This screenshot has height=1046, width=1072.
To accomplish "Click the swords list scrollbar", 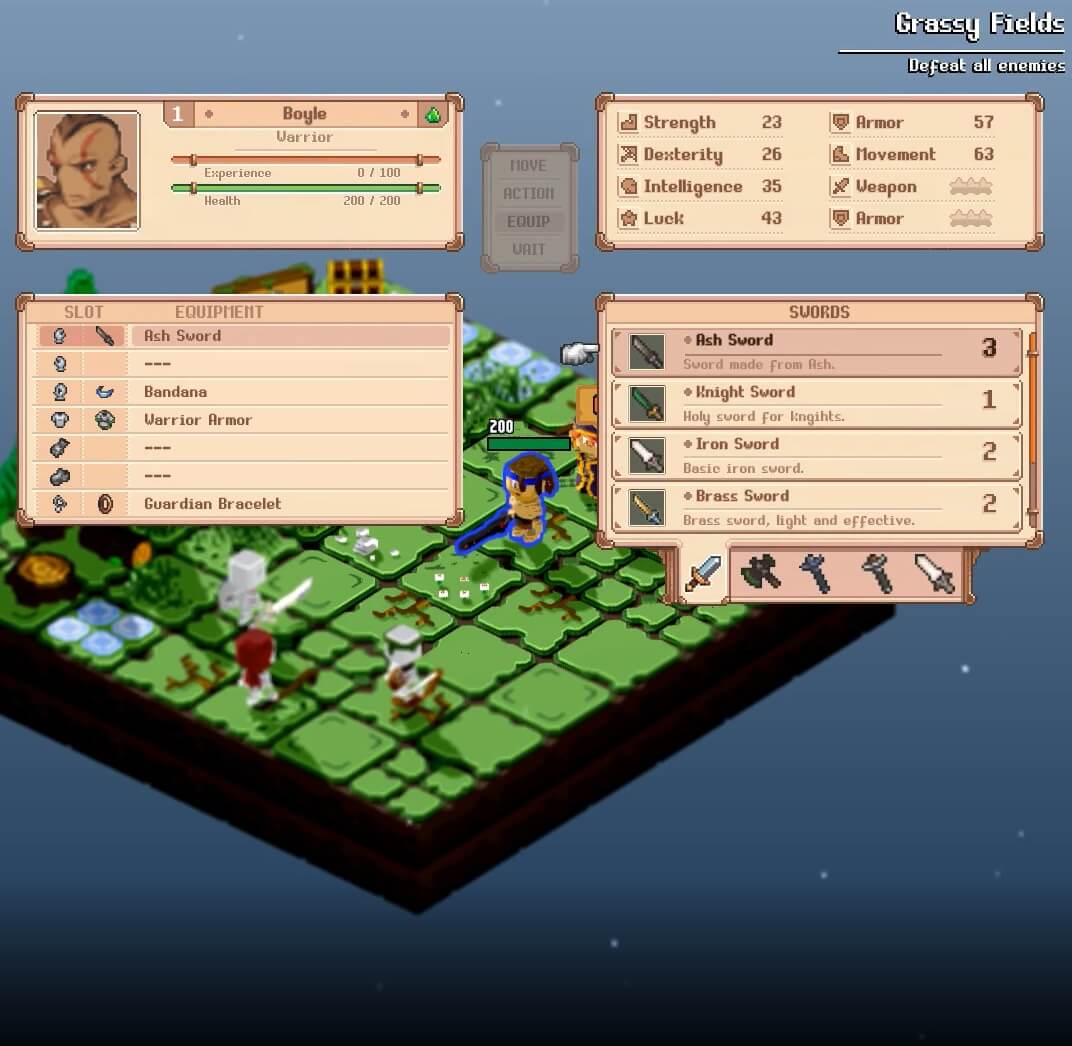I will point(1032,370).
